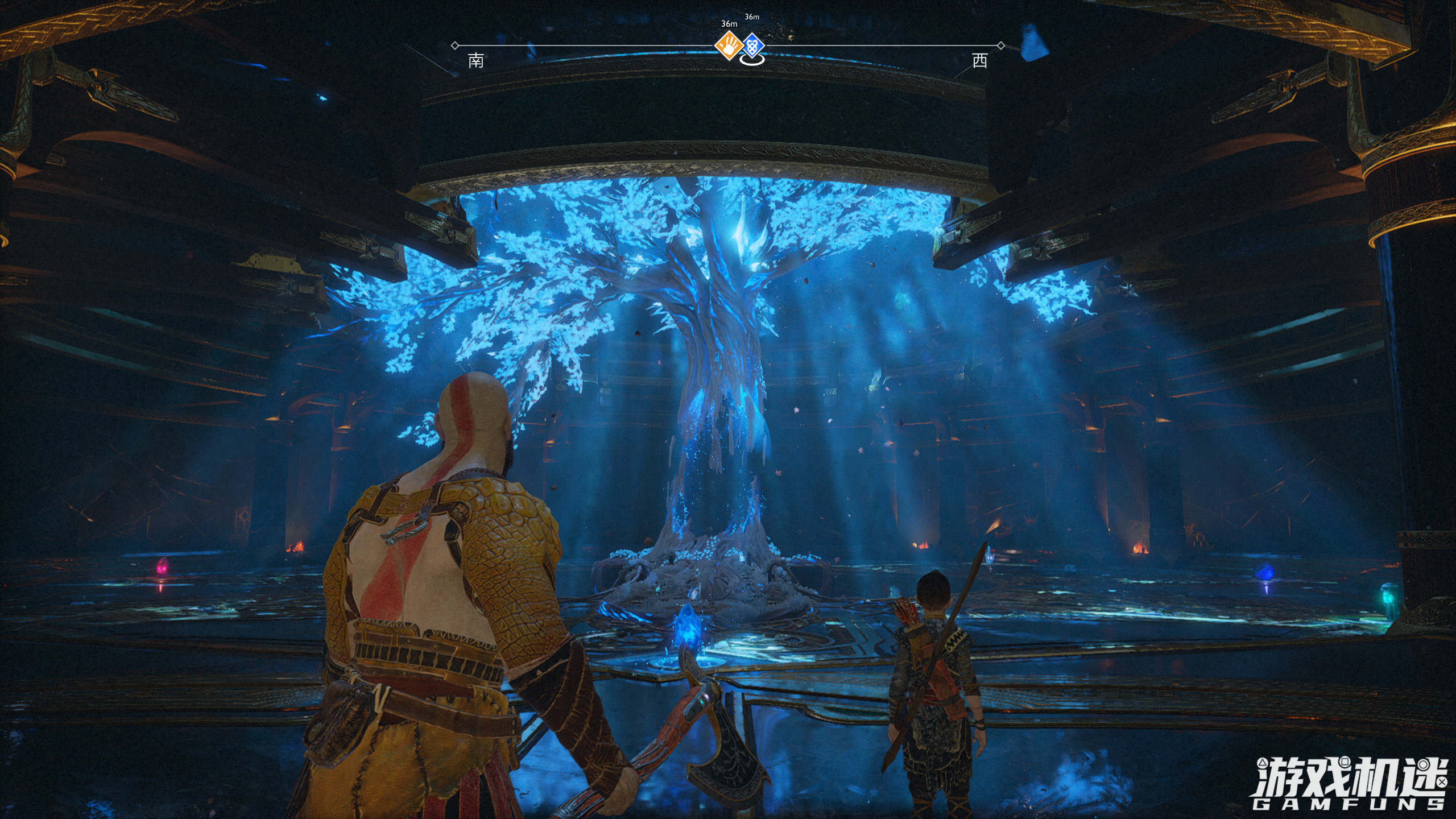Select the orange handprint compass marker

coord(729,45)
